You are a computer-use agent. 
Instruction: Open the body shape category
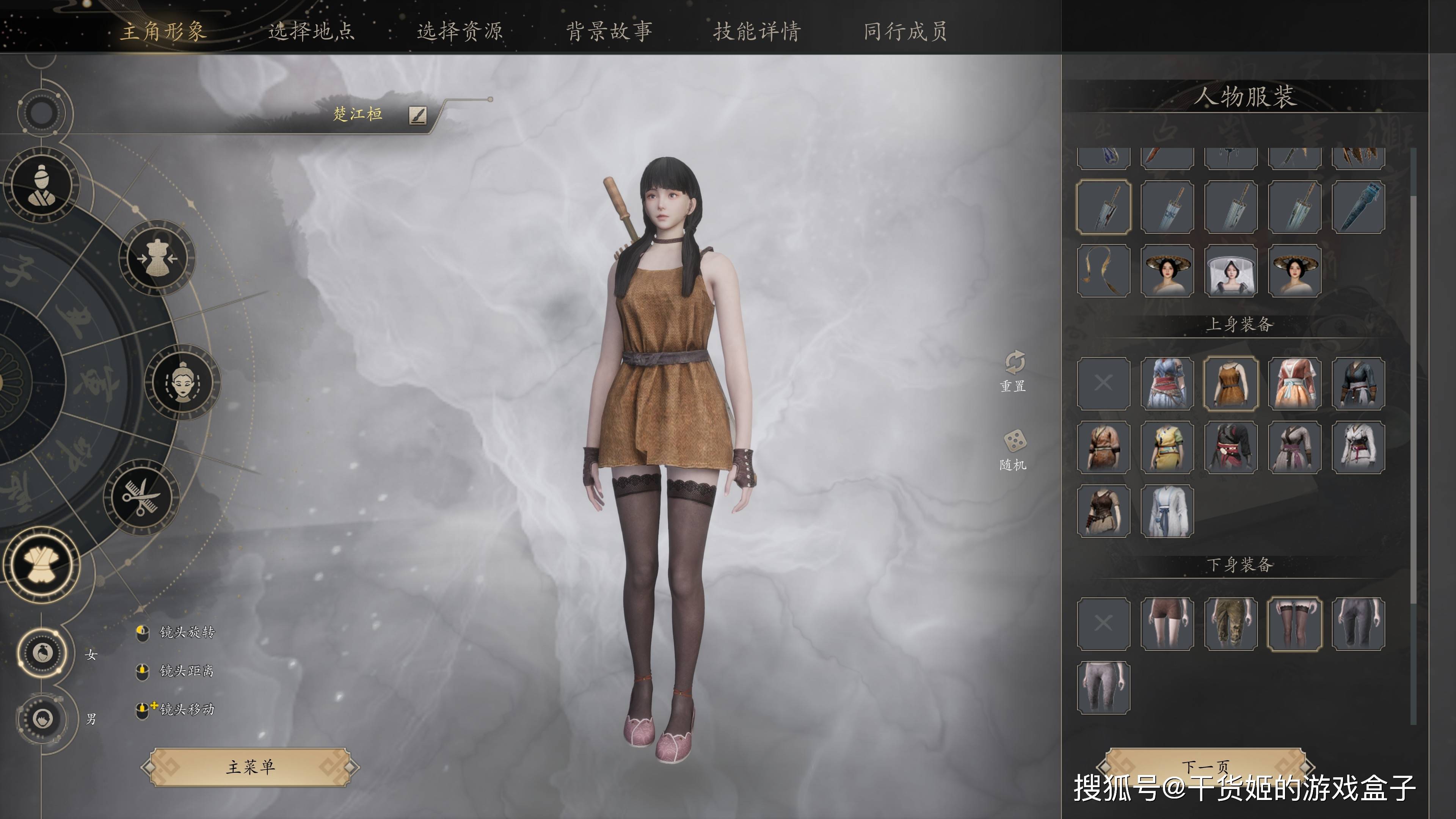(158, 258)
